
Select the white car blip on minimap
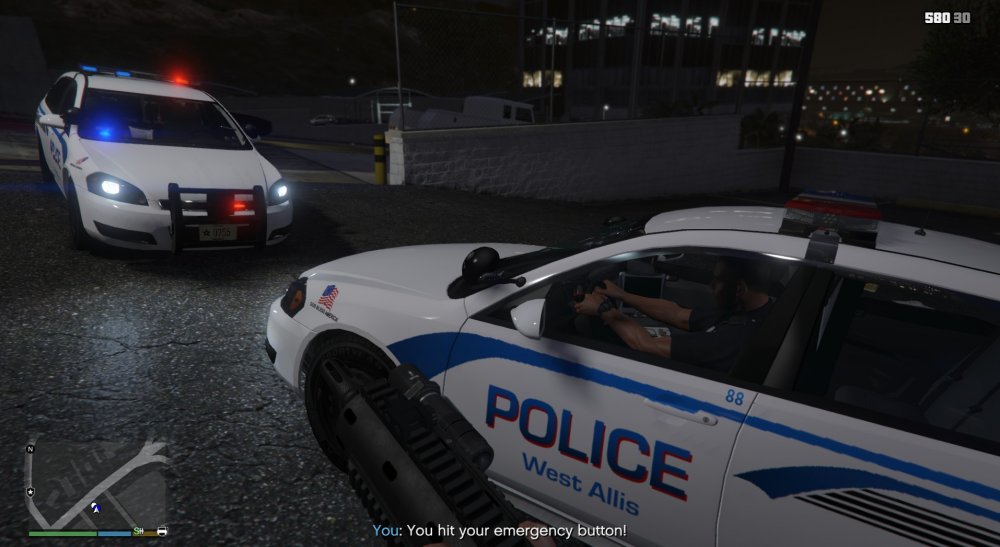[x=162, y=530]
